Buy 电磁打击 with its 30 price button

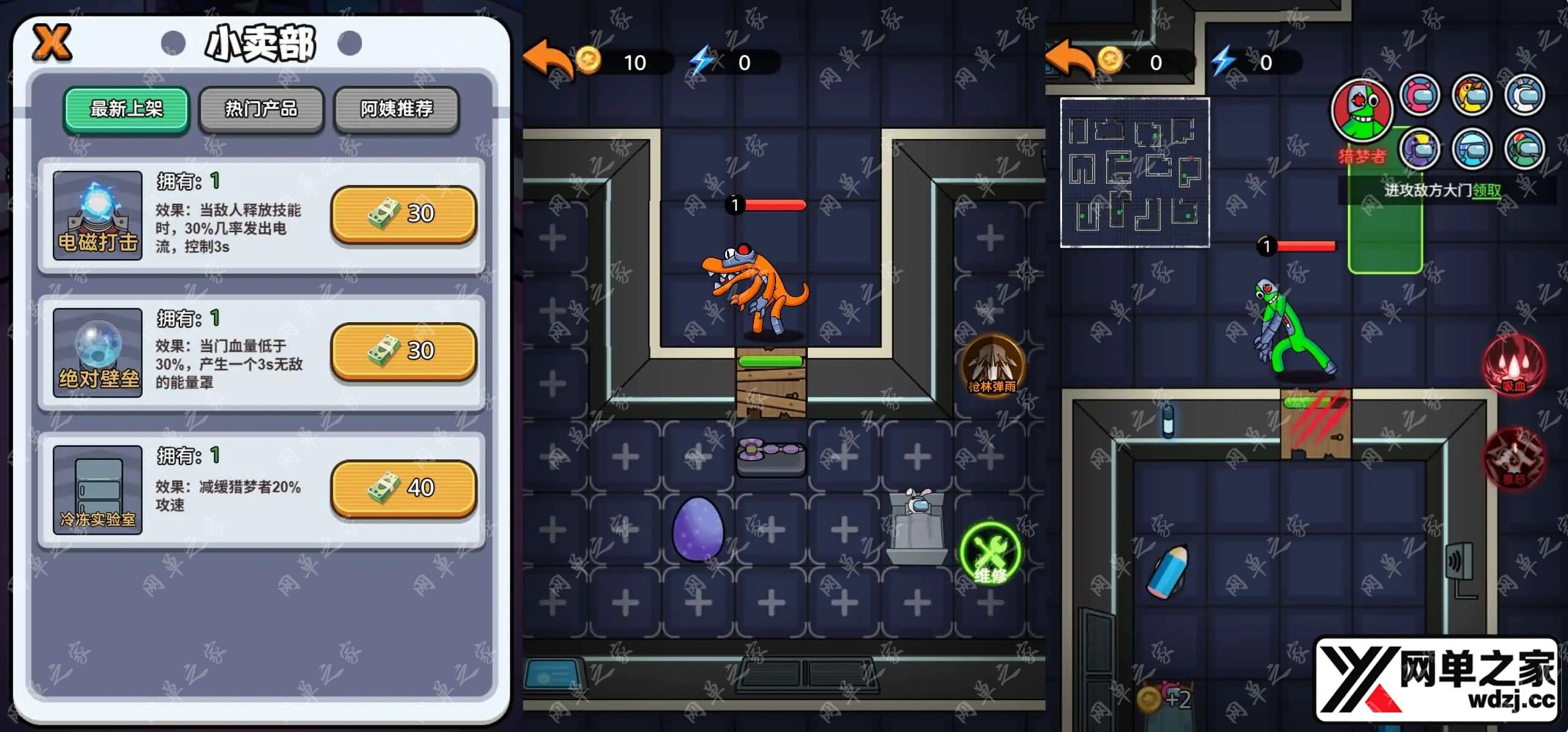[x=403, y=214]
